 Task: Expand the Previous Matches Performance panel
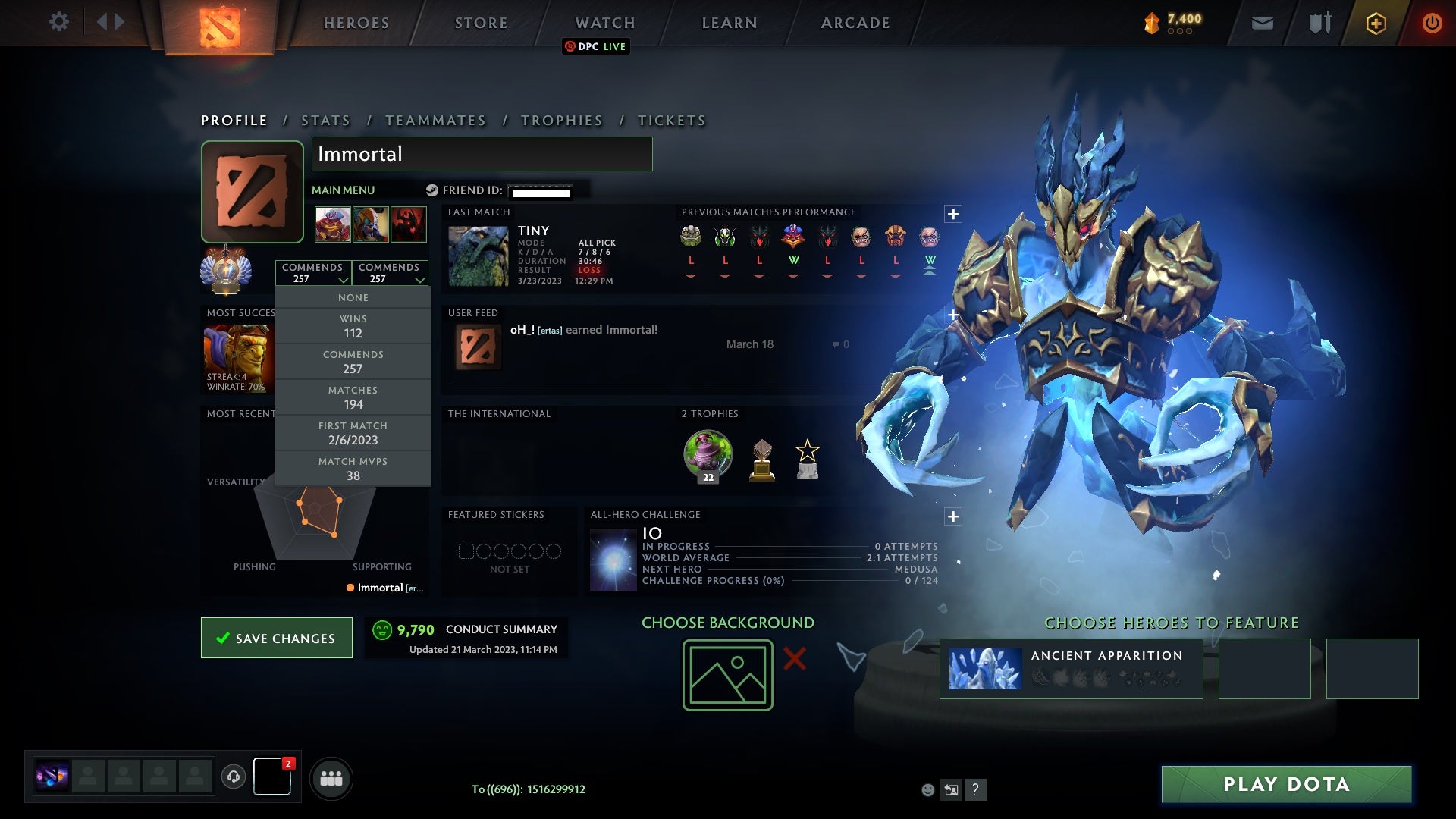pos(953,215)
